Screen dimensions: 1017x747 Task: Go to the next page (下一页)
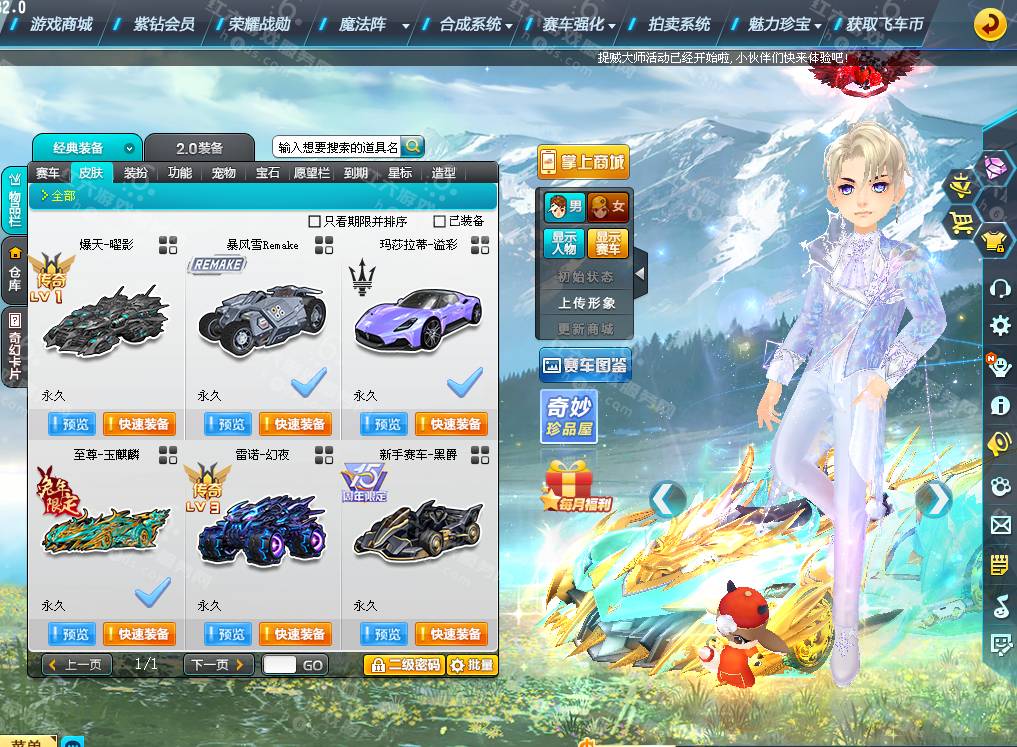coord(217,665)
